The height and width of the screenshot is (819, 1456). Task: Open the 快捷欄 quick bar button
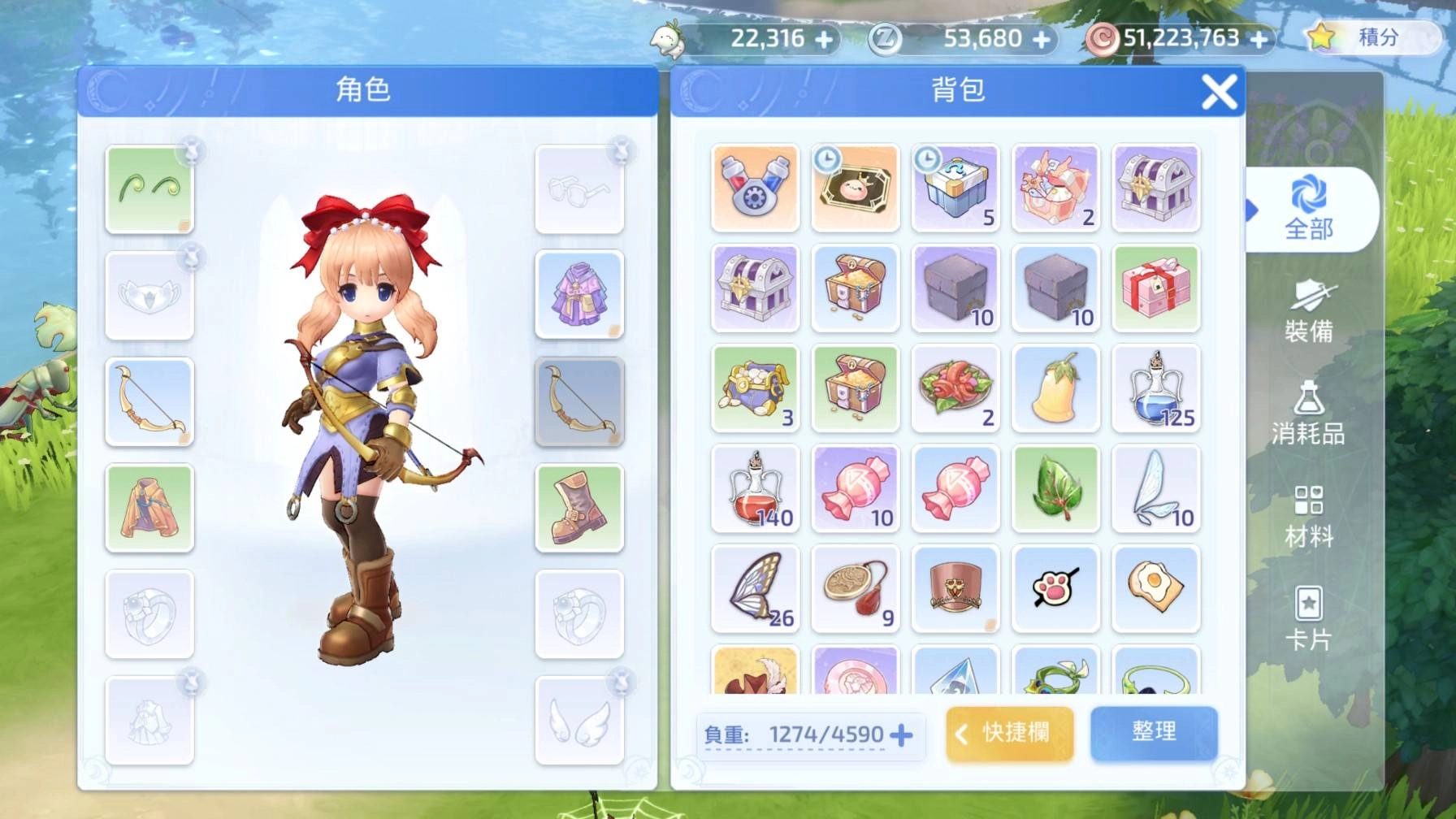(1009, 733)
